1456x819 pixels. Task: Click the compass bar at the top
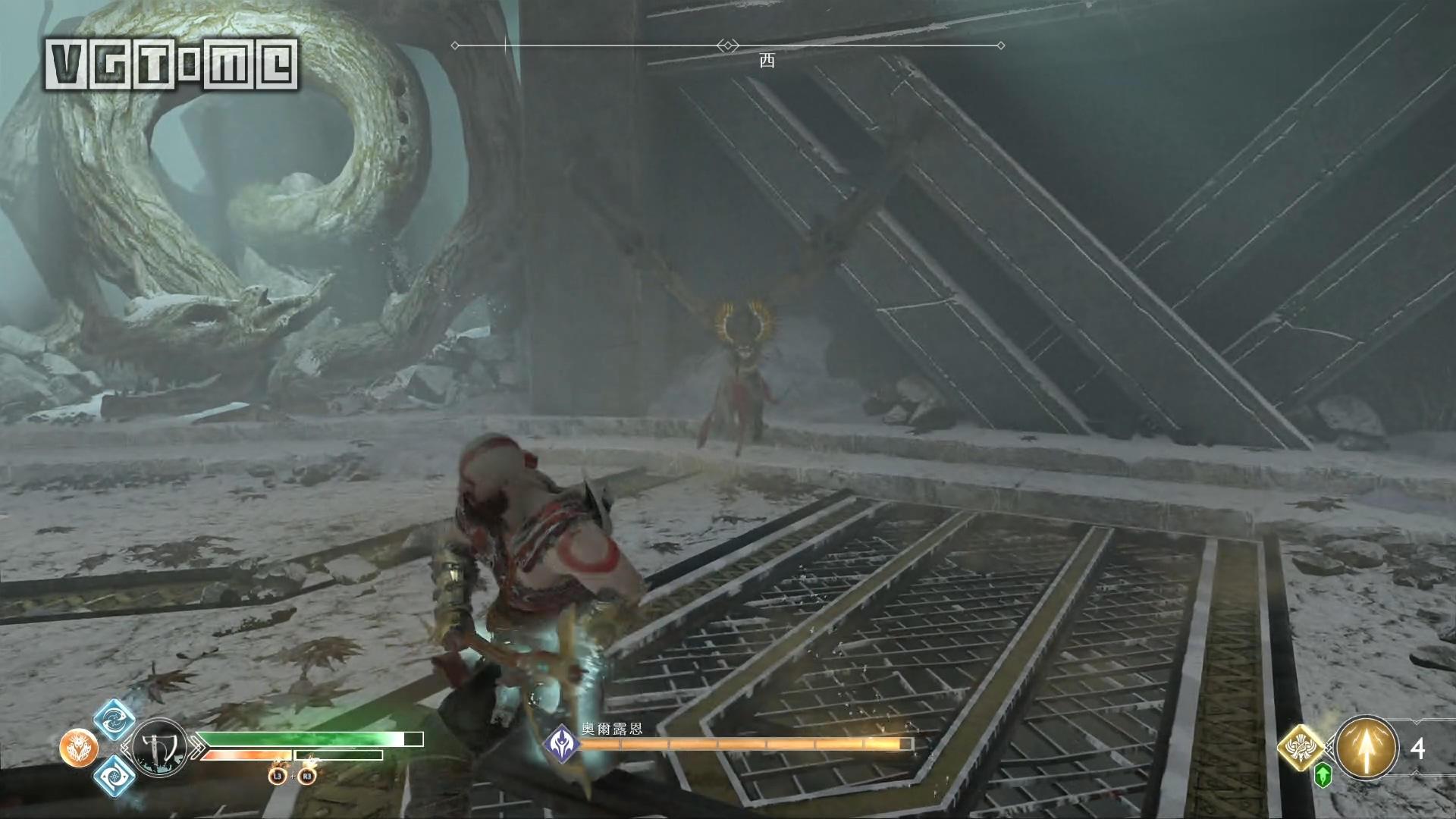coord(728,46)
